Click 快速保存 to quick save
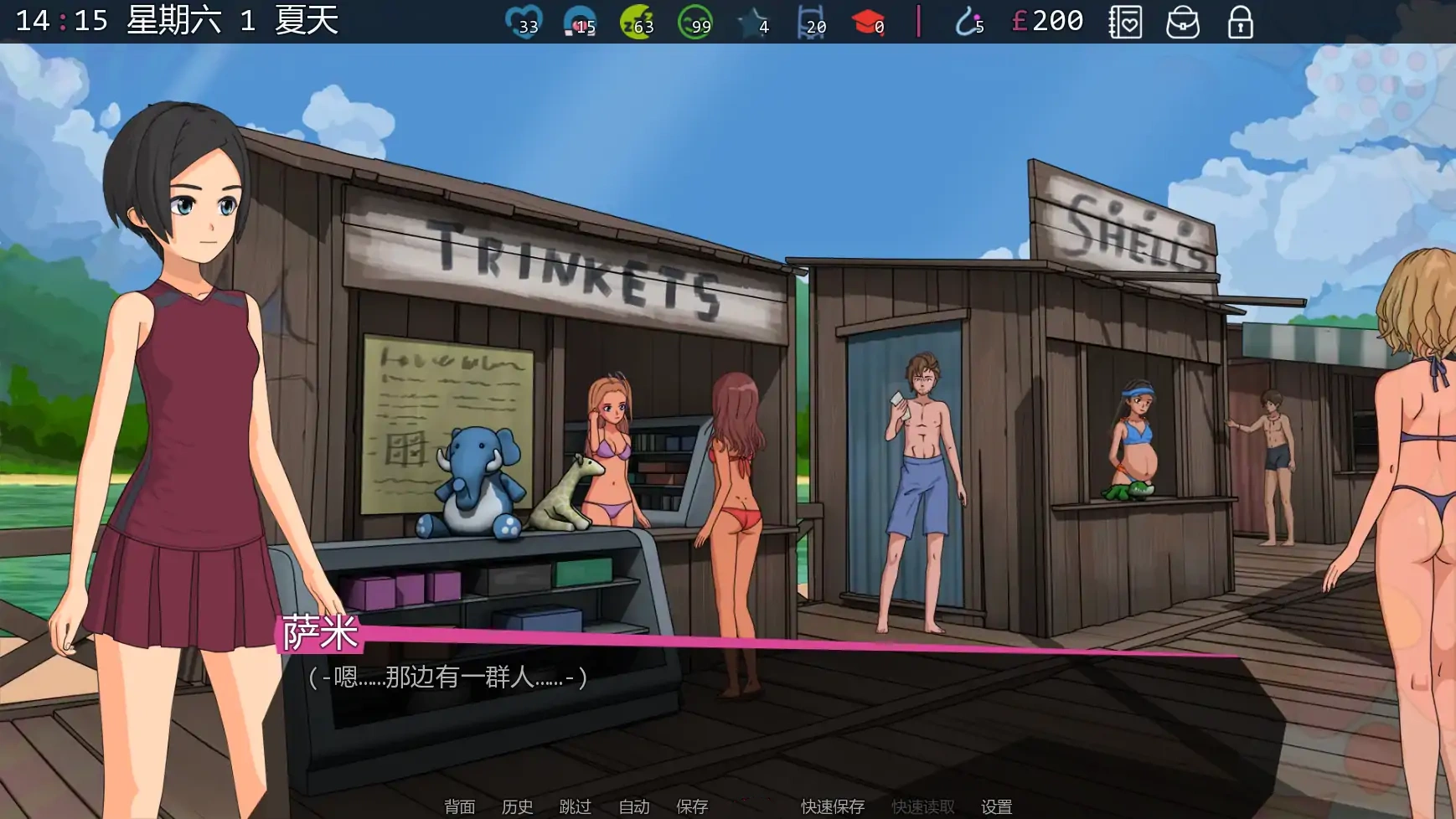 pyautogui.click(x=834, y=806)
